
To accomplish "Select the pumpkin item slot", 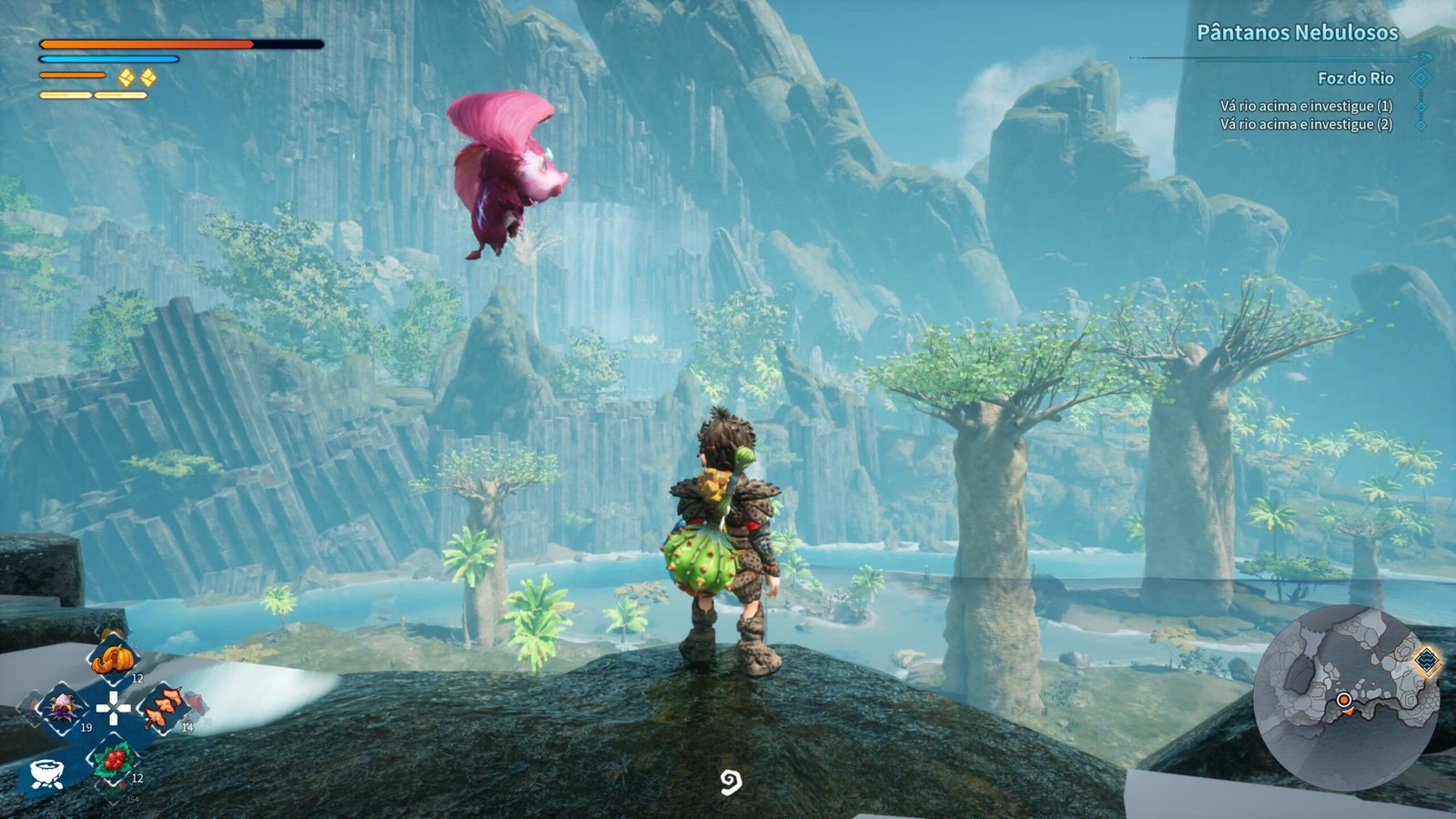I will click(x=112, y=657).
